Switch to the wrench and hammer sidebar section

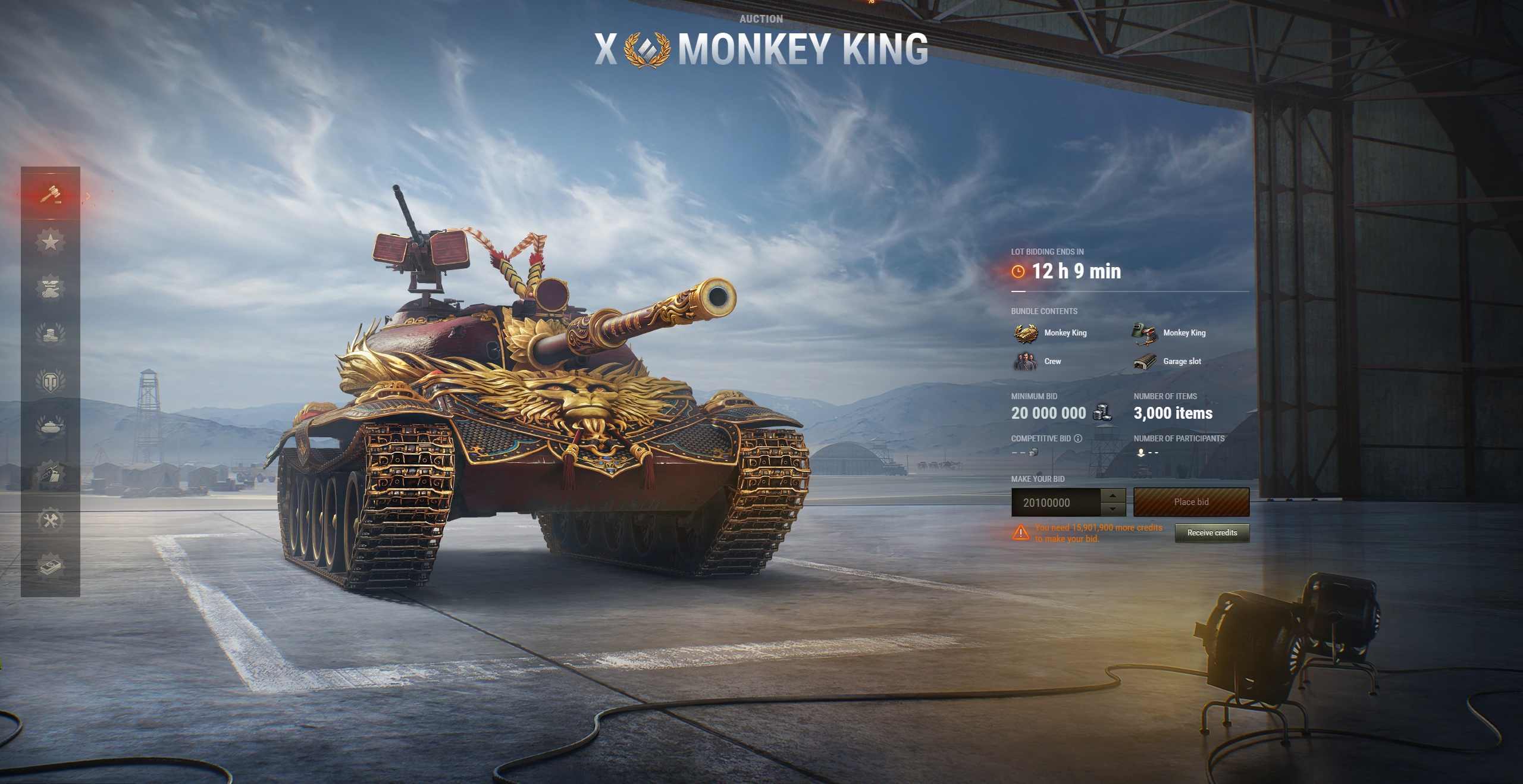tap(50, 520)
